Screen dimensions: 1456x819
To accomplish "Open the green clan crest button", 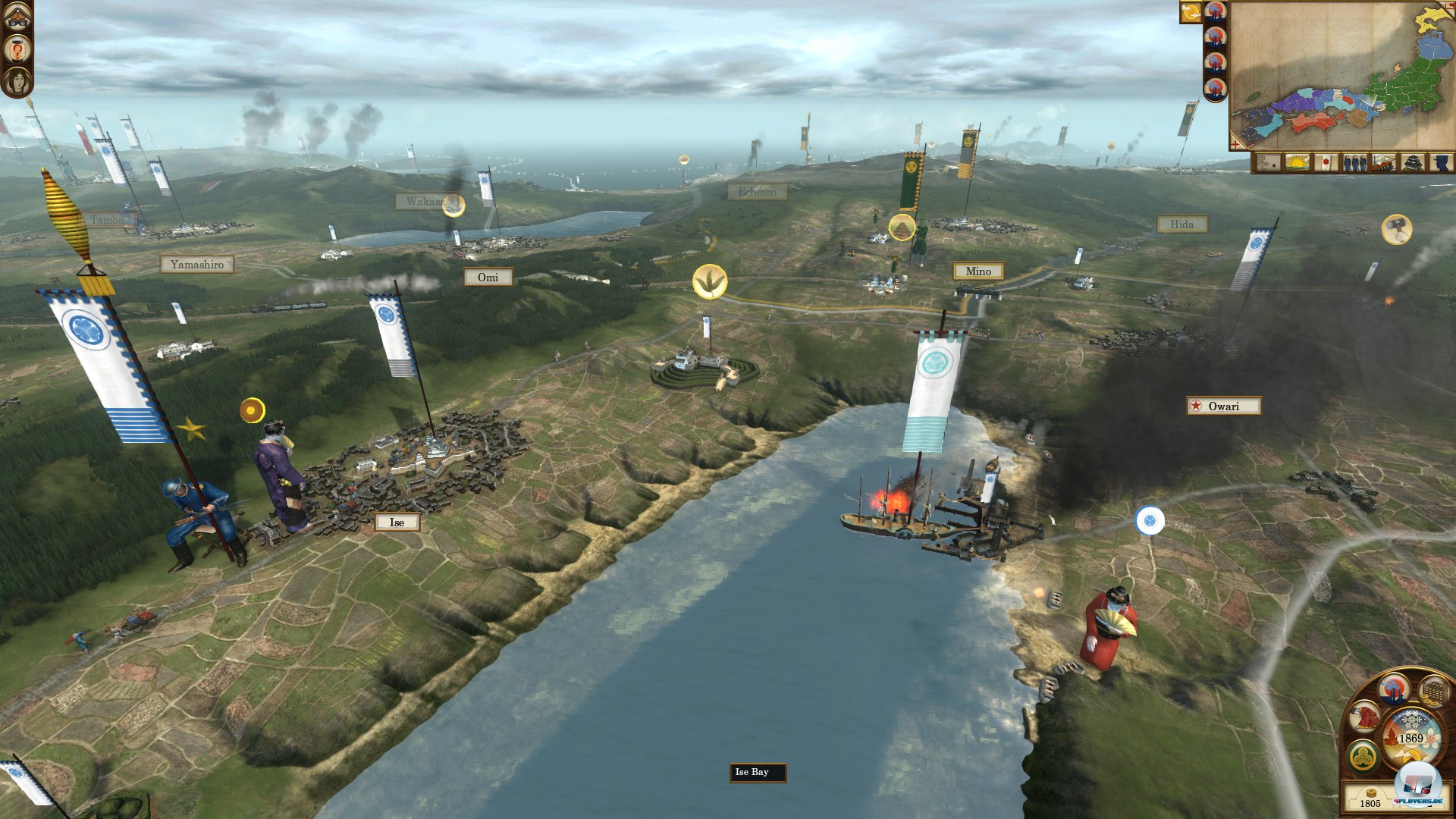I will point(1363,756).
